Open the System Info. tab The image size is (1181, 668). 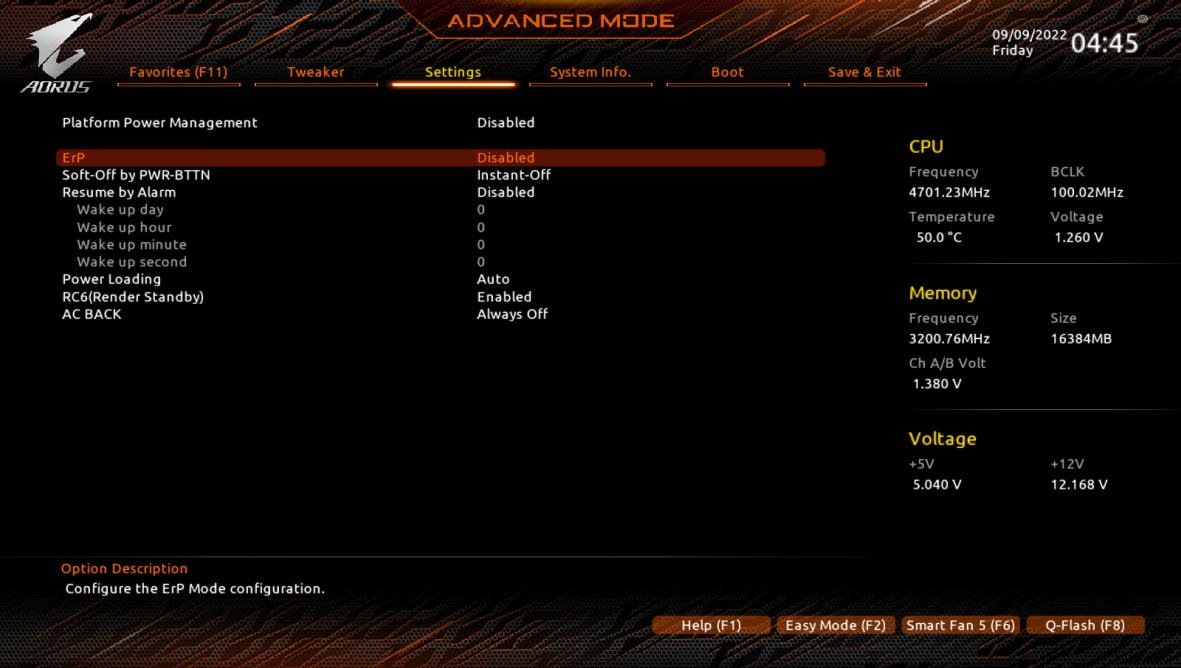[x=590, y=72]
